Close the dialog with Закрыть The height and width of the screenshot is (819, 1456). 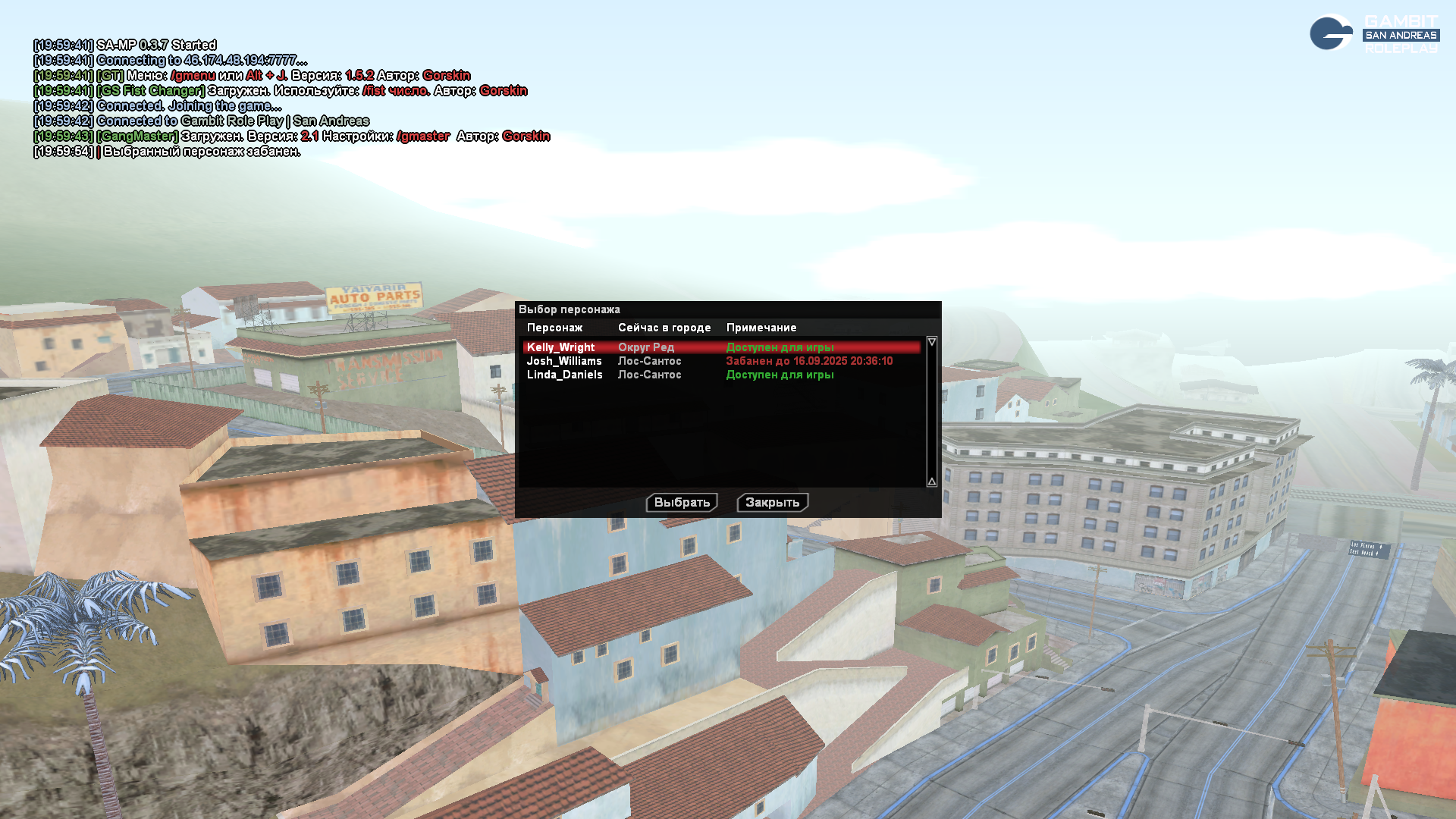772,502
